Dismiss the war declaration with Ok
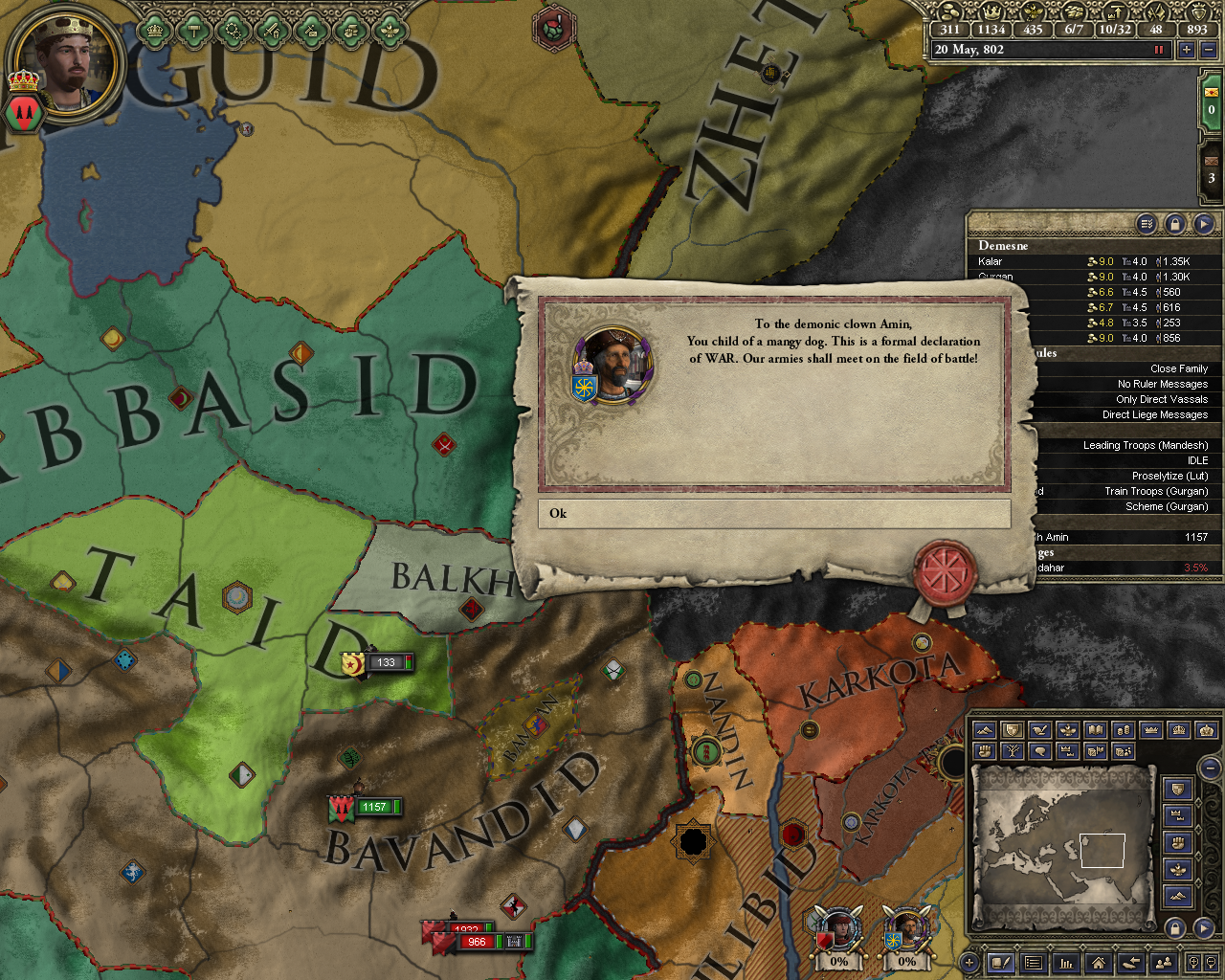The image size is (1225, 980). [773, 514]
